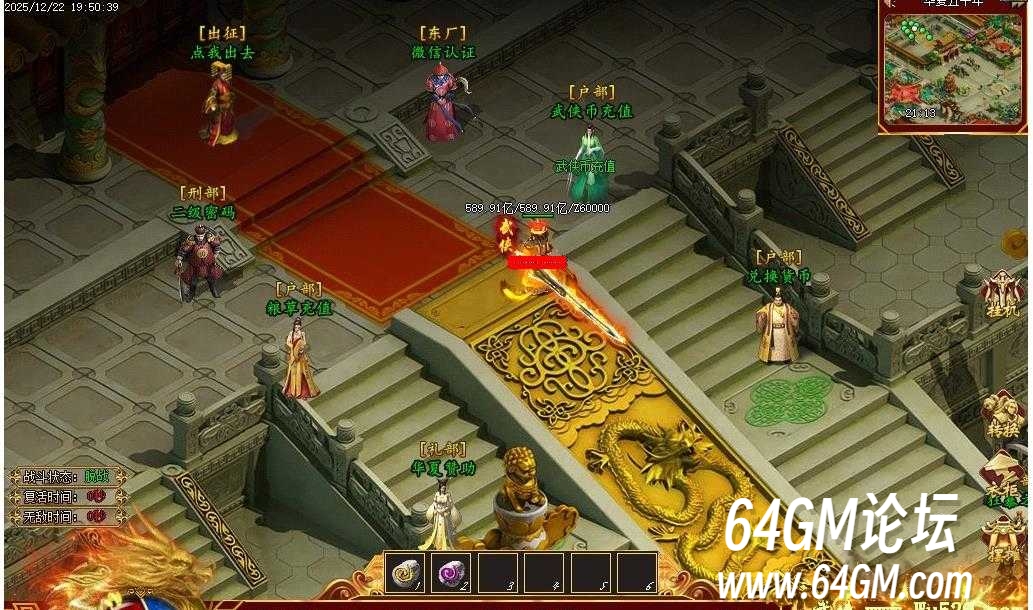The image size is (1033, 610).
Task: Use the white scroll in hotbar slot 1
Action: pyautogui.click(x=404, y=572)
